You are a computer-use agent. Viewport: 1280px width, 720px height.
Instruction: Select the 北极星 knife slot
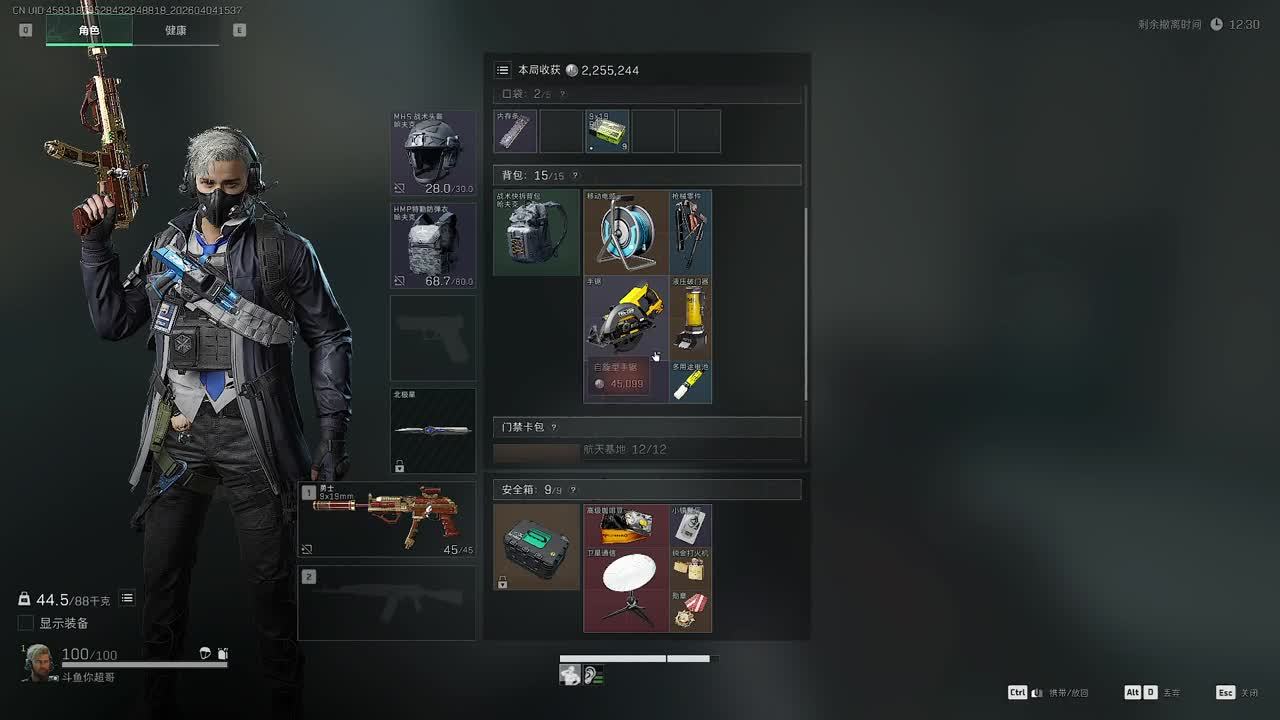433,430
